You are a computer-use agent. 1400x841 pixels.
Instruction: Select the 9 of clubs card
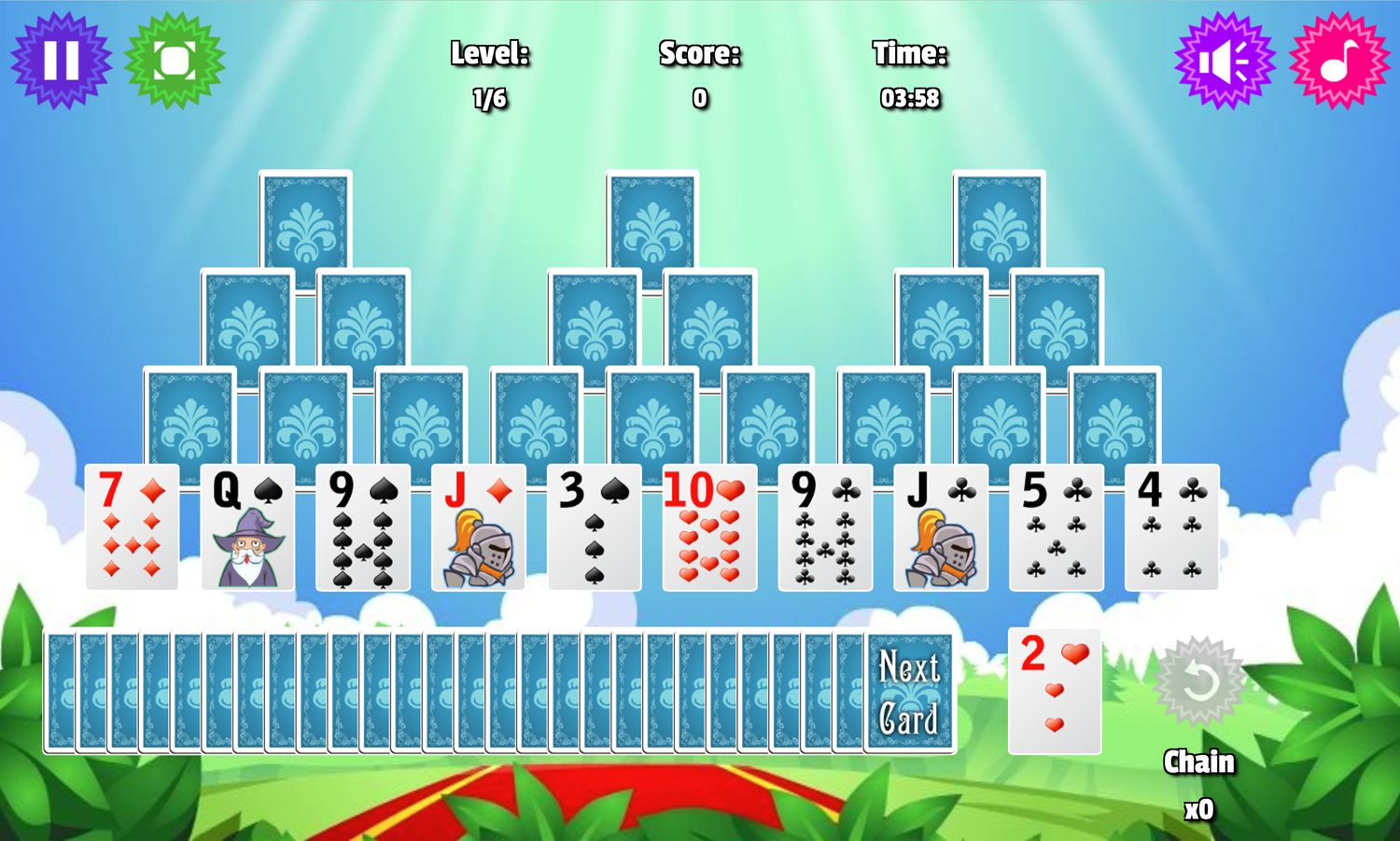(x=825, y=527)
